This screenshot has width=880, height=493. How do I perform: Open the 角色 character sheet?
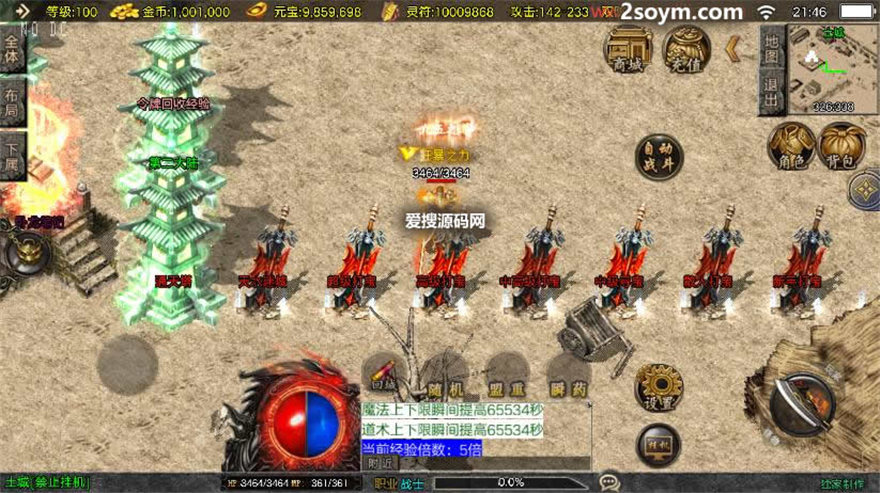790,146
